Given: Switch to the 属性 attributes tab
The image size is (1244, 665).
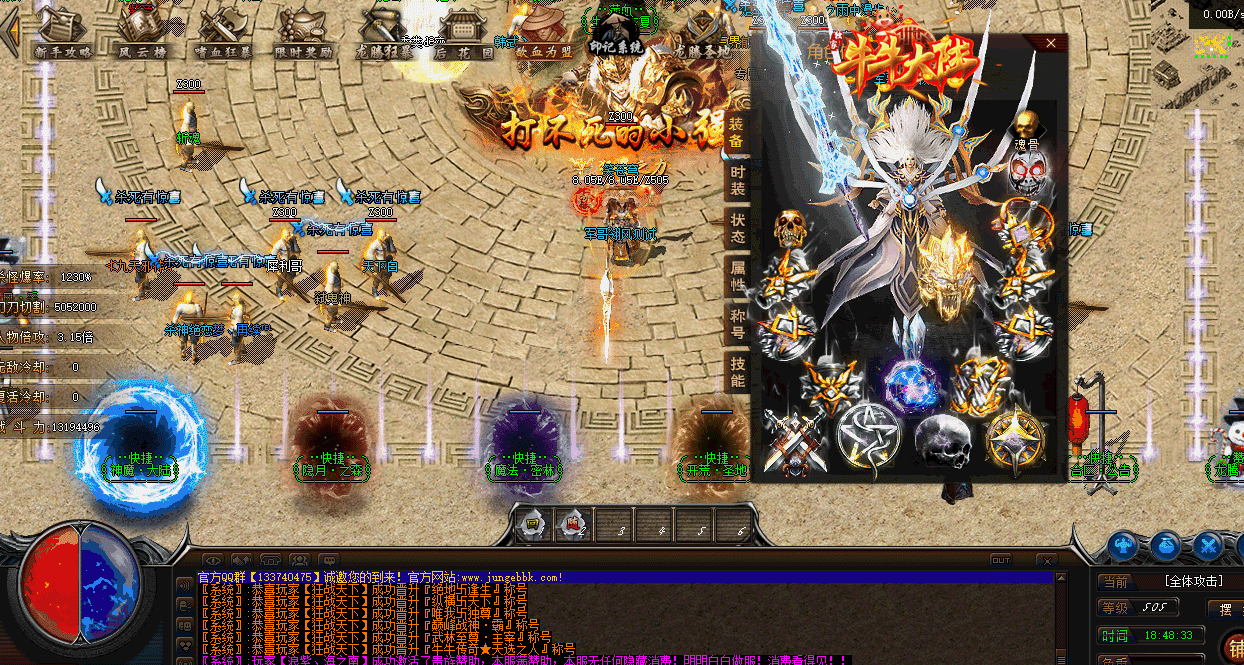Looking at the screenshot, I should [x=737, y=274].
